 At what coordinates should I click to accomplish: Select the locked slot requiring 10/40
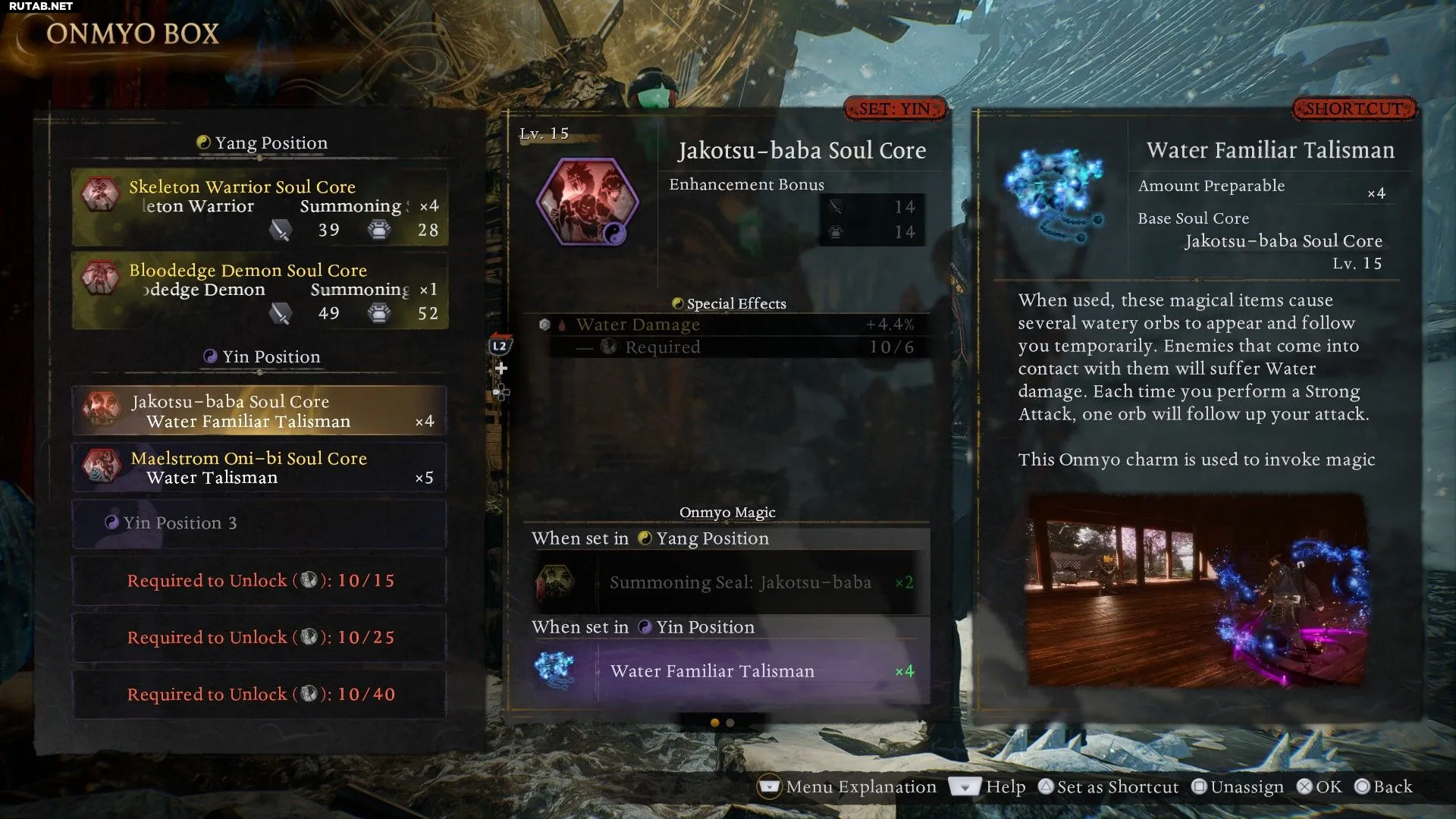pos(259,695)
